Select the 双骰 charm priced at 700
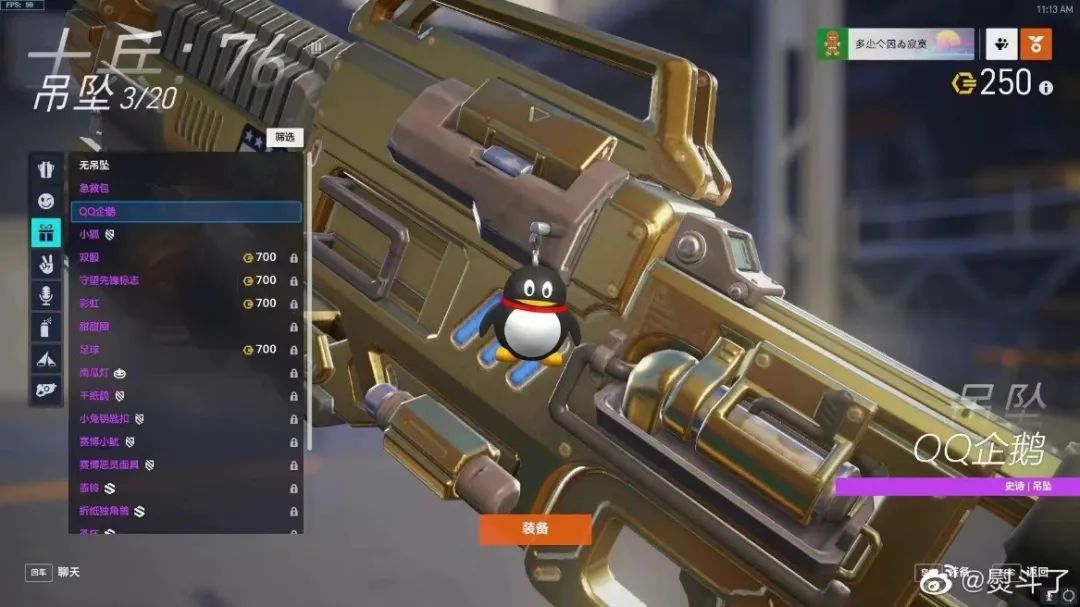Image resolution: width=1080 pixels, height=607 pixels. [185, 257]
